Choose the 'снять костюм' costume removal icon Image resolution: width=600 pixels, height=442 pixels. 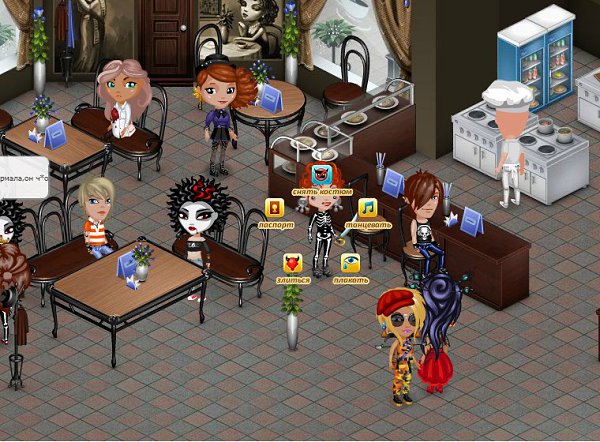point(321,175)
